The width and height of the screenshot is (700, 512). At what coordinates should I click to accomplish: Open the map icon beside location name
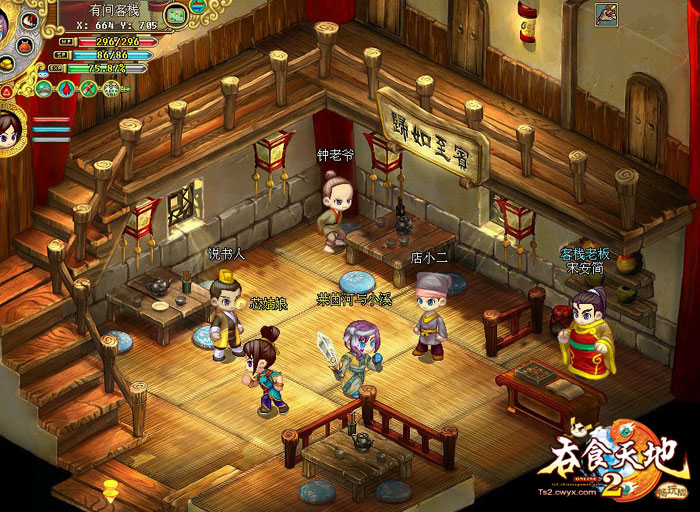click(x=177, y=15)
